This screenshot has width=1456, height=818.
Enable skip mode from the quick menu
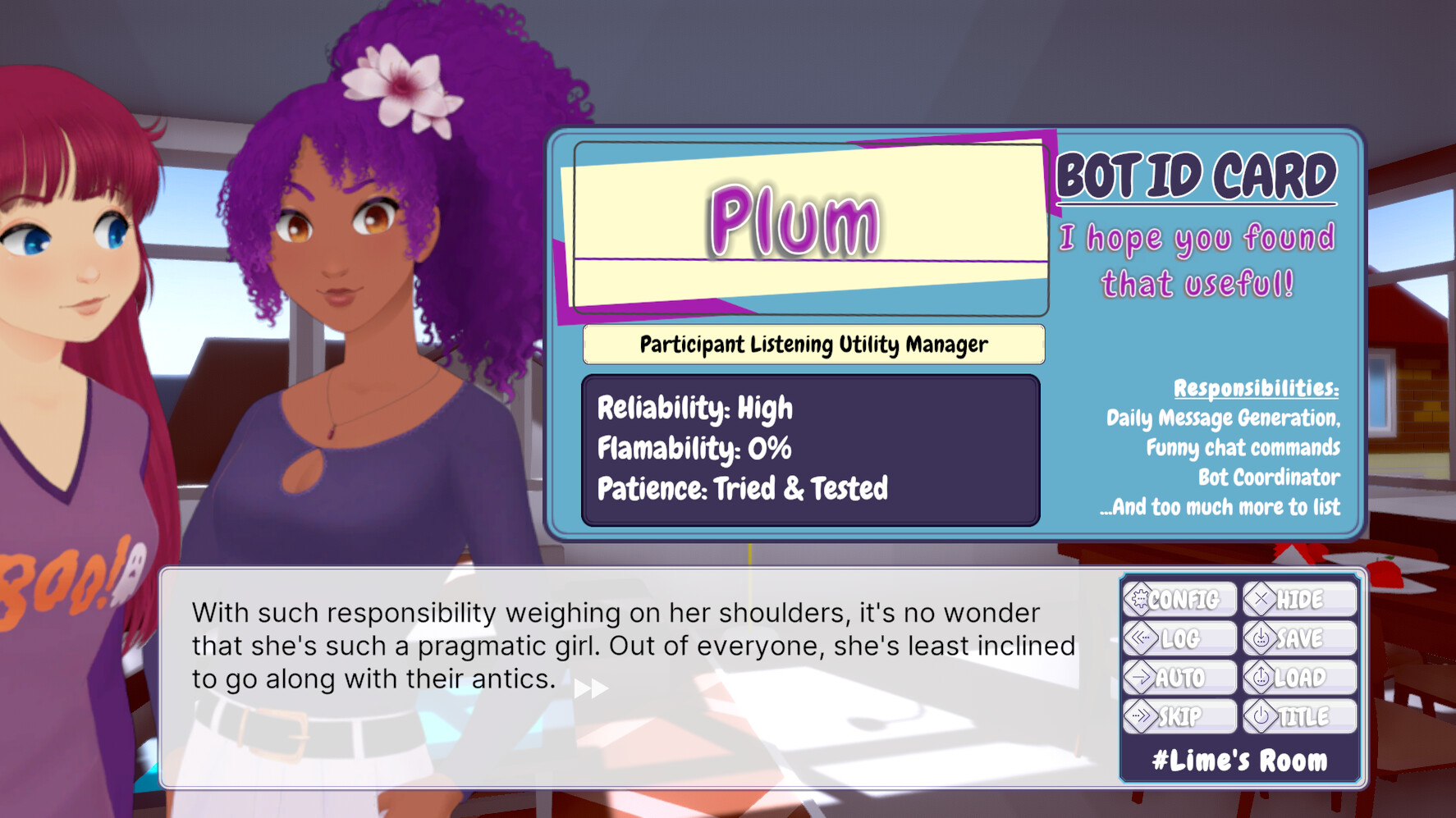[1179, 716]
